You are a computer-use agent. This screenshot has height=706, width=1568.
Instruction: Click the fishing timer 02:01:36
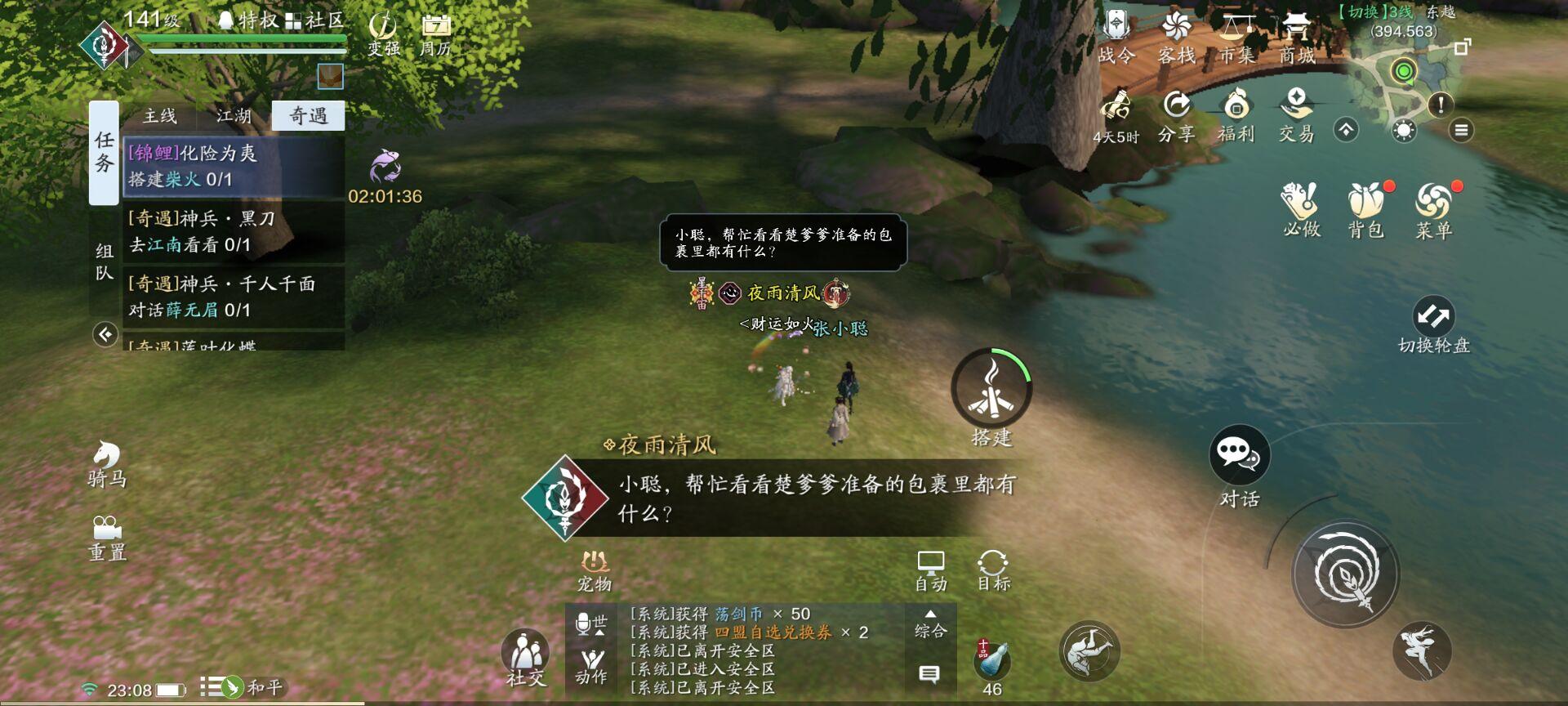[384, 195]
